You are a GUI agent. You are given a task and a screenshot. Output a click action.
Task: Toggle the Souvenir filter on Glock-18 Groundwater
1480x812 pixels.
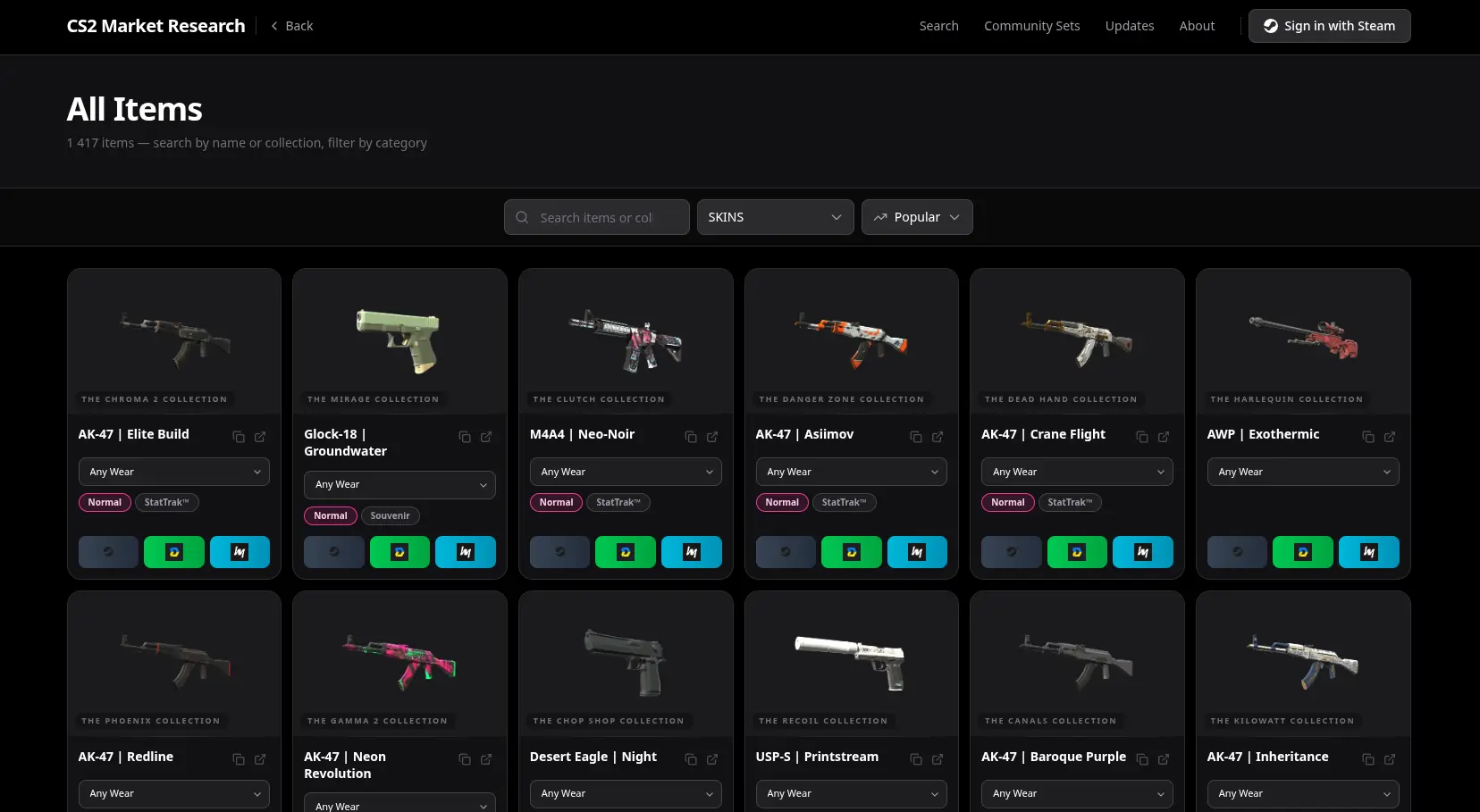(391, 515)
